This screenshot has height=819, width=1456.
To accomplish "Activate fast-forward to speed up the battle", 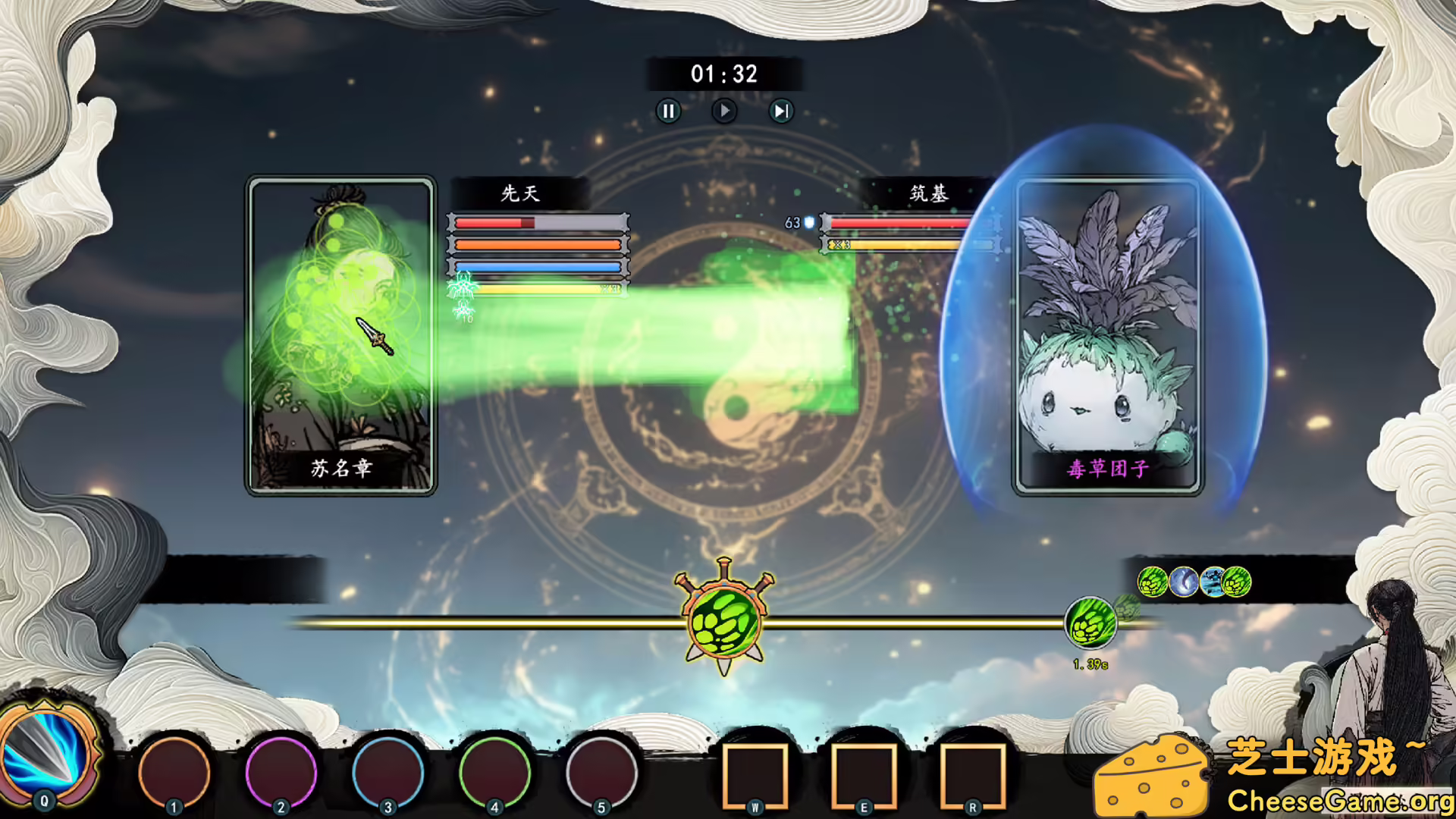I will coord(780,111).
